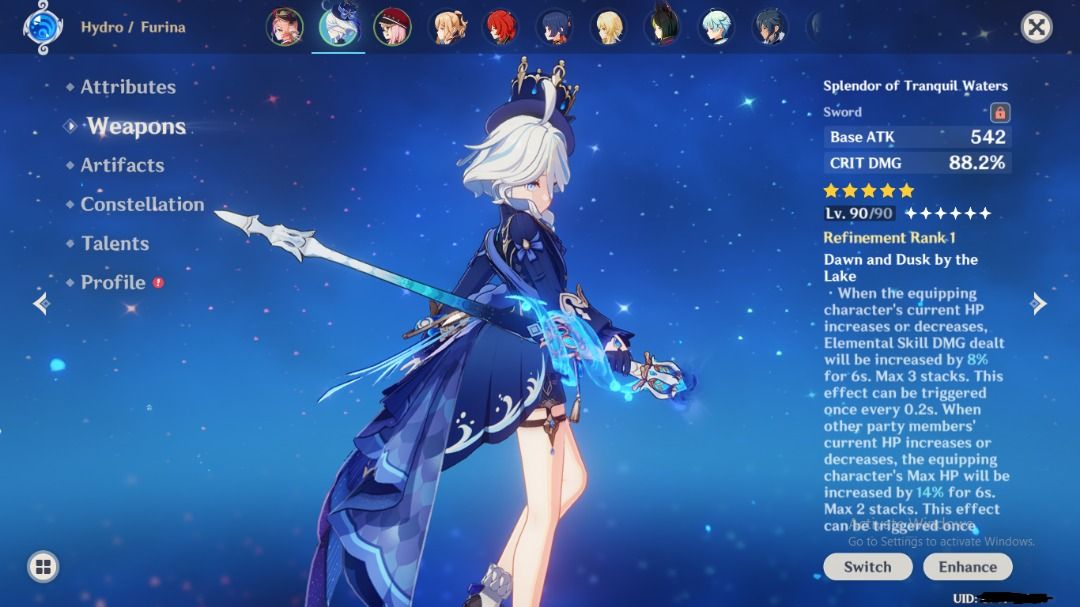Viewport: 1080px width, 607px height.
Task: Go to the previous character with left arrow
Action: point(41,303)
